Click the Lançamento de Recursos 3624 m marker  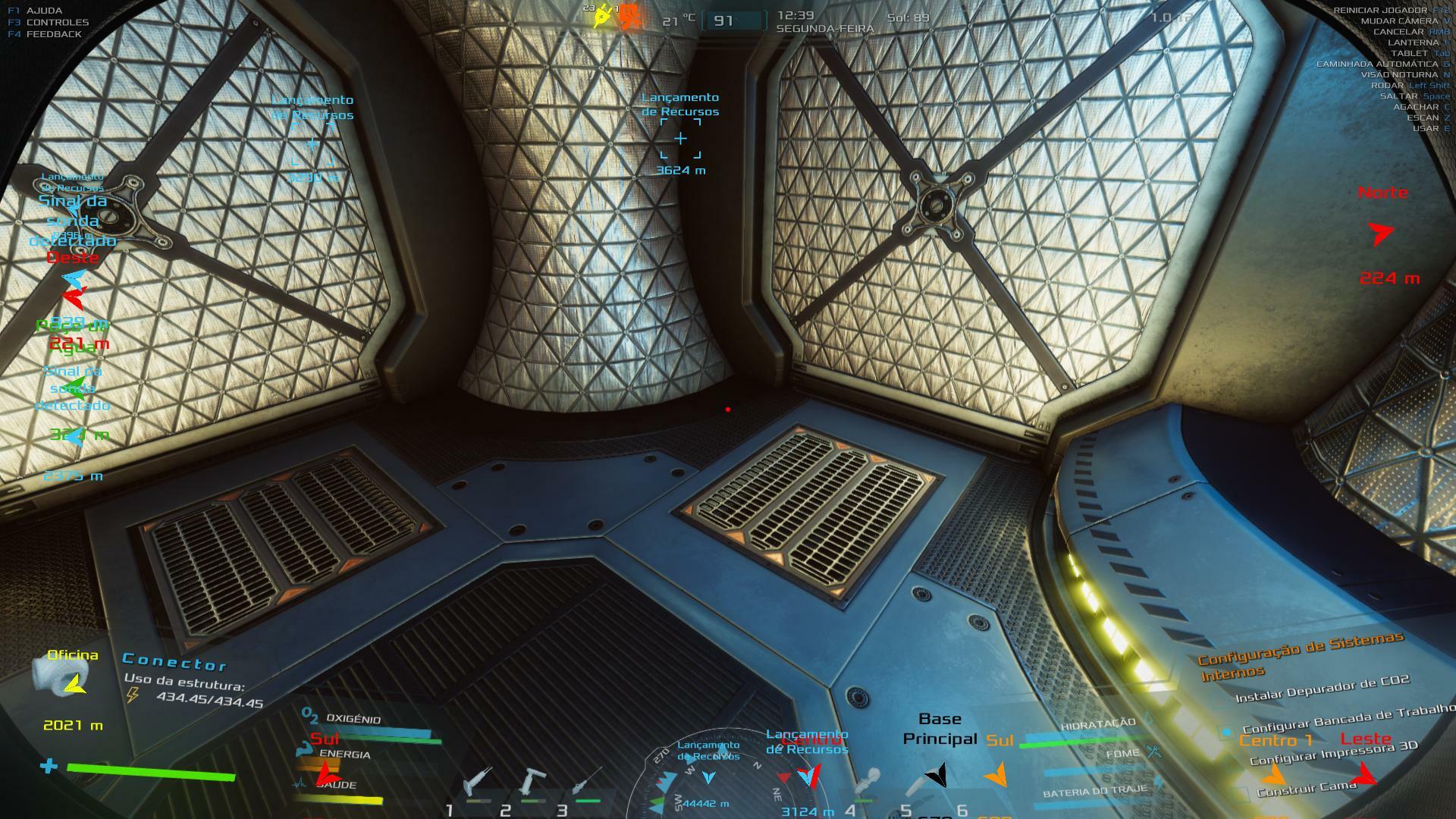[680, 139]
